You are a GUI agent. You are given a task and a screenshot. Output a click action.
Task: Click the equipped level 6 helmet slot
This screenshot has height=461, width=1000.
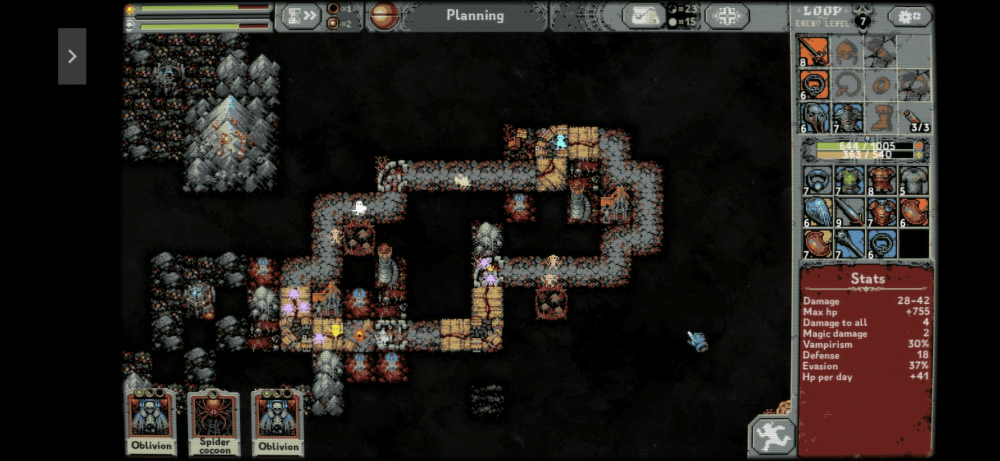(x=814, y=118)
